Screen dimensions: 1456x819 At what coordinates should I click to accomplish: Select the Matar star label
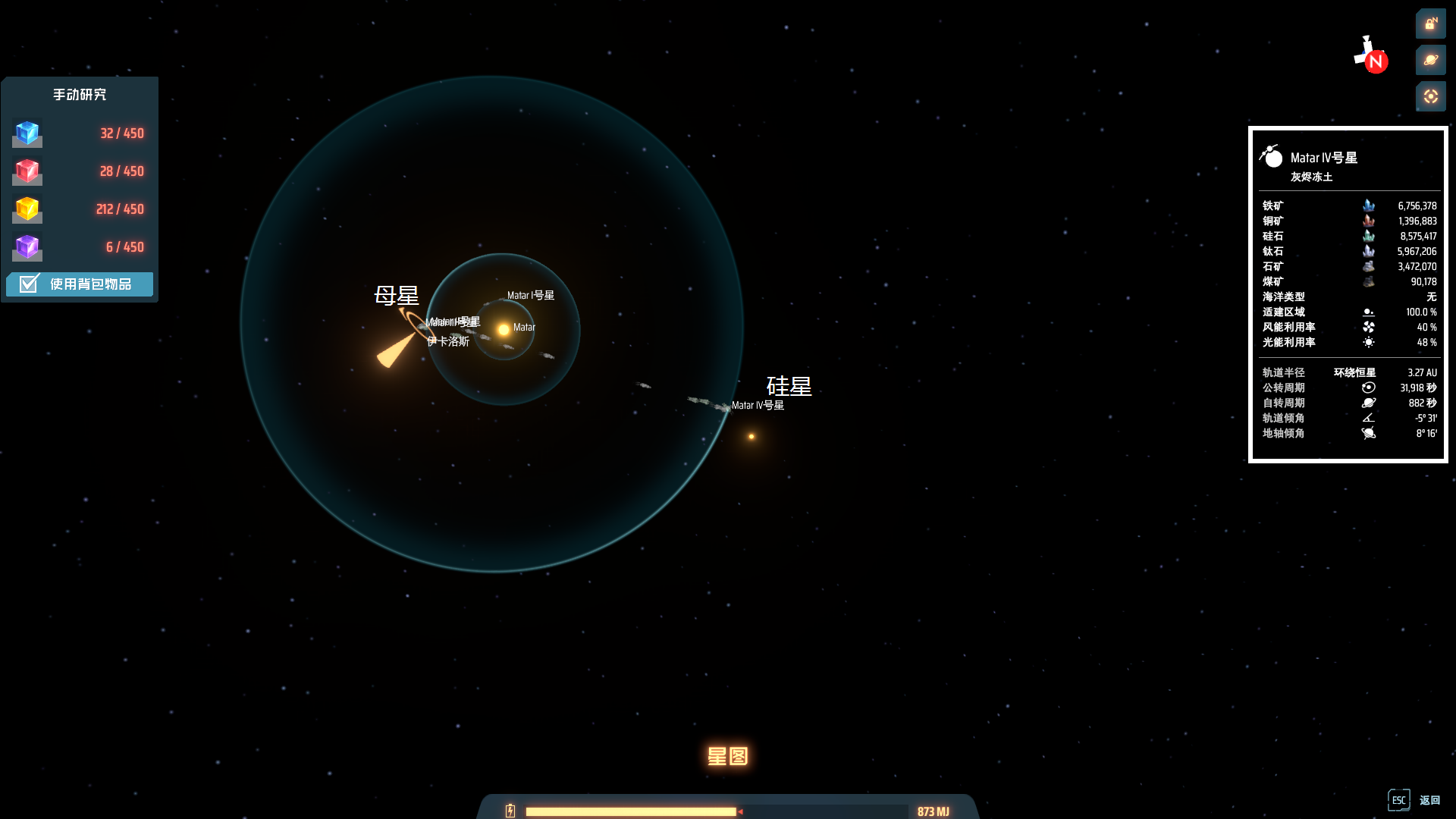click(524, 328)
